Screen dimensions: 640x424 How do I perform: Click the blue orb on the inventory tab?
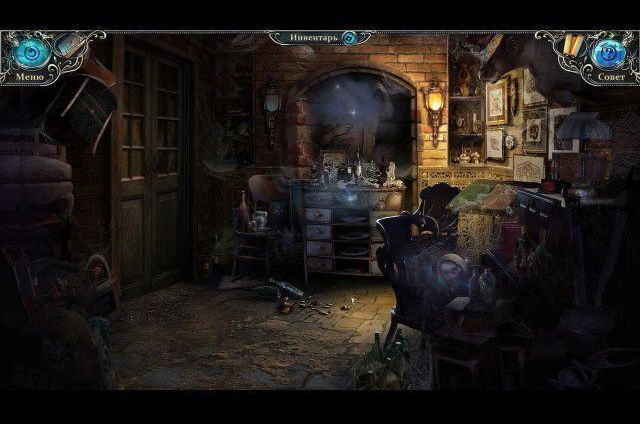(350, 38)
